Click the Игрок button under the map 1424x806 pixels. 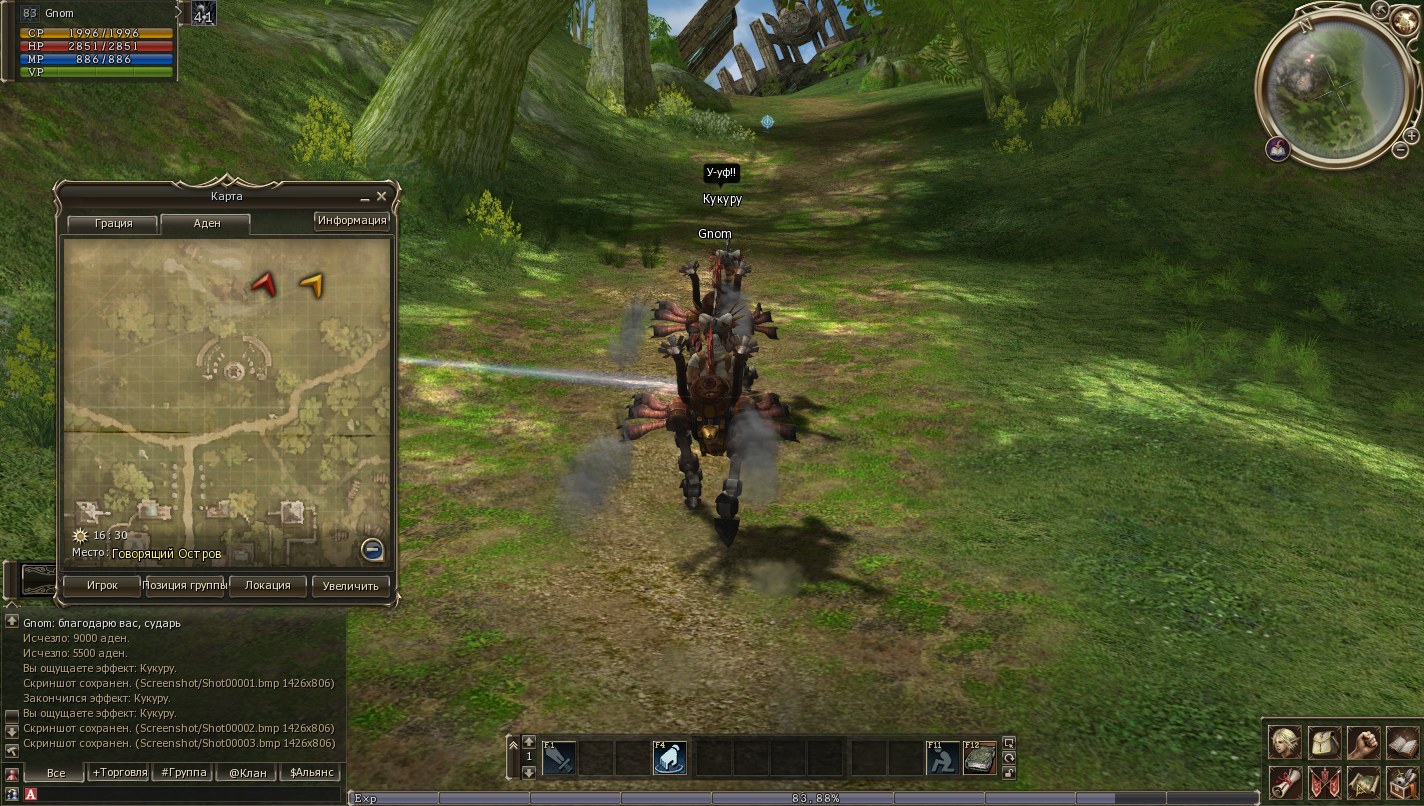pos(102,586)
